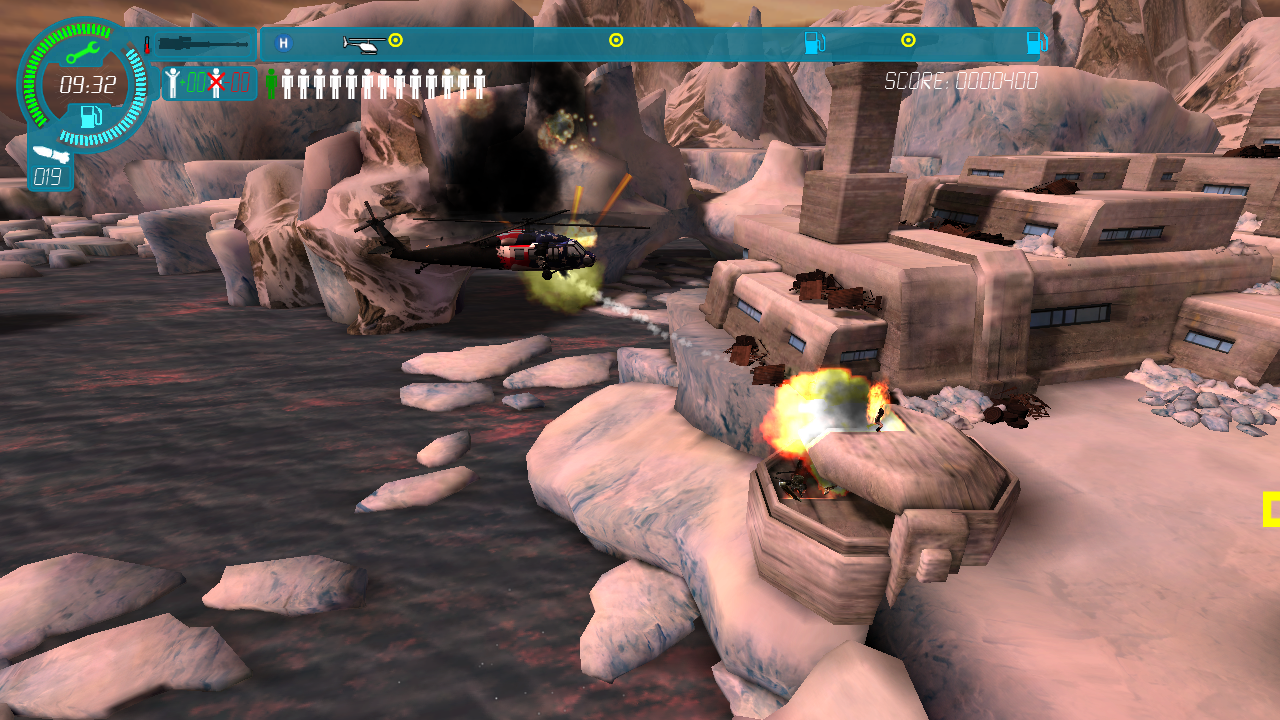Click the thermometer heat gauge icon

click(x=146, y=44)
